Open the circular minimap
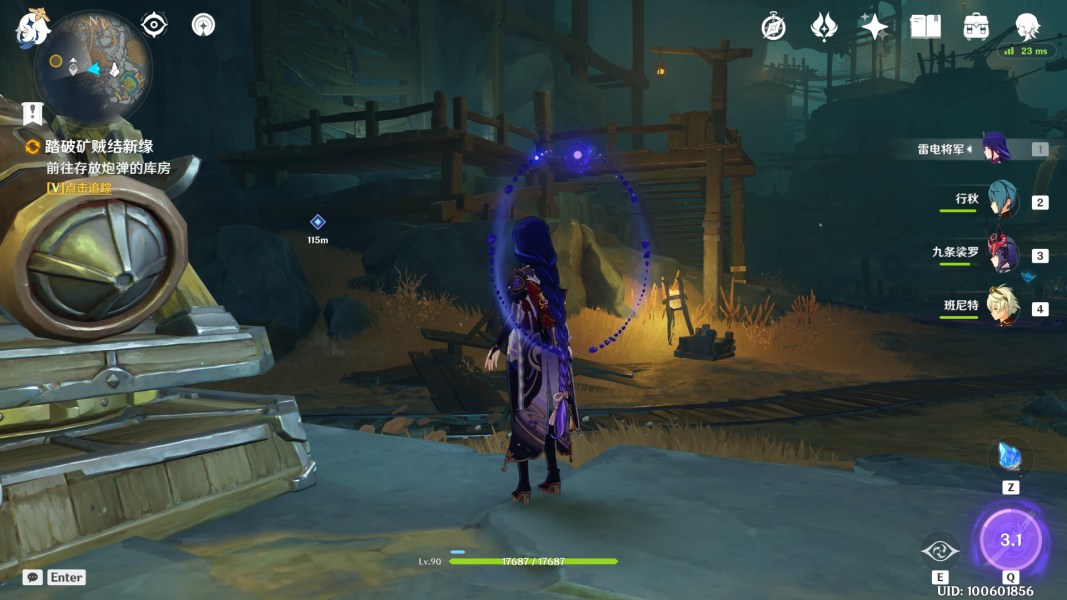 pyautogui.click(x=93, y=66)
